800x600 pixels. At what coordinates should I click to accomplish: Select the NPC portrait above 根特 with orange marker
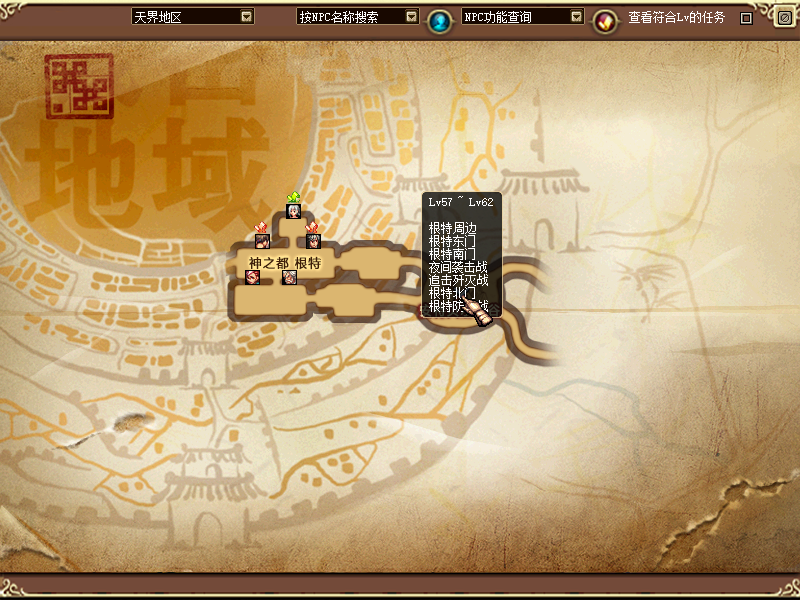tap(312, 240)
